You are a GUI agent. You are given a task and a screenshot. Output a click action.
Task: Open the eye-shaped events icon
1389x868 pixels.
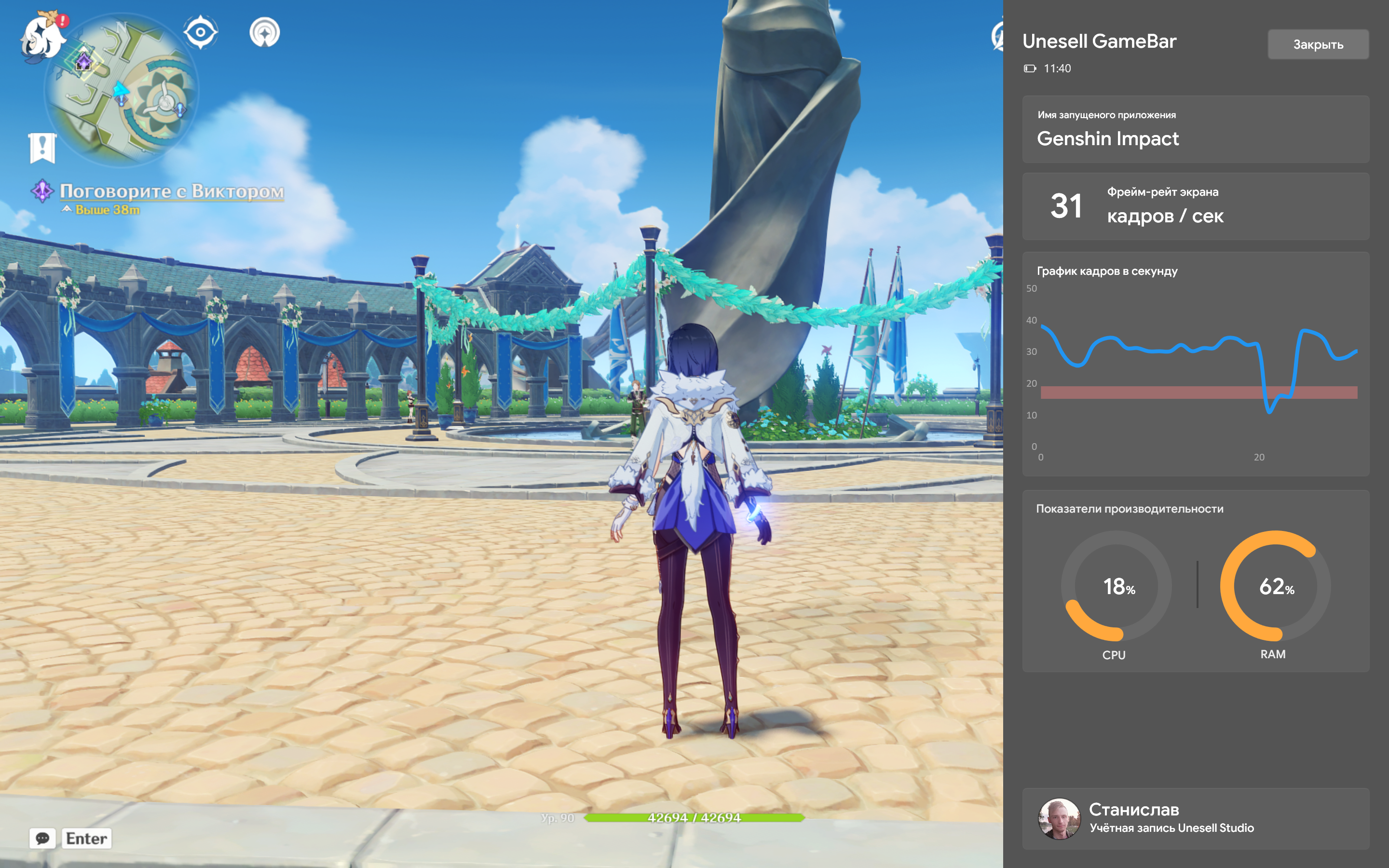200,32
